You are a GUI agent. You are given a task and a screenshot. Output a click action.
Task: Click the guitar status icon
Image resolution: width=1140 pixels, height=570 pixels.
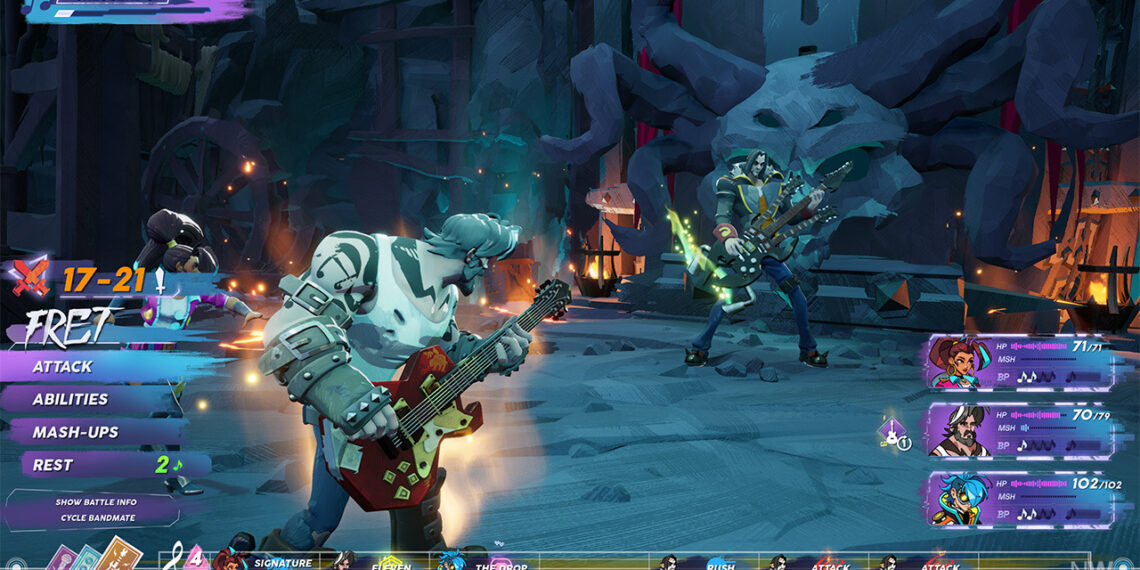click(x=892, y=433)
